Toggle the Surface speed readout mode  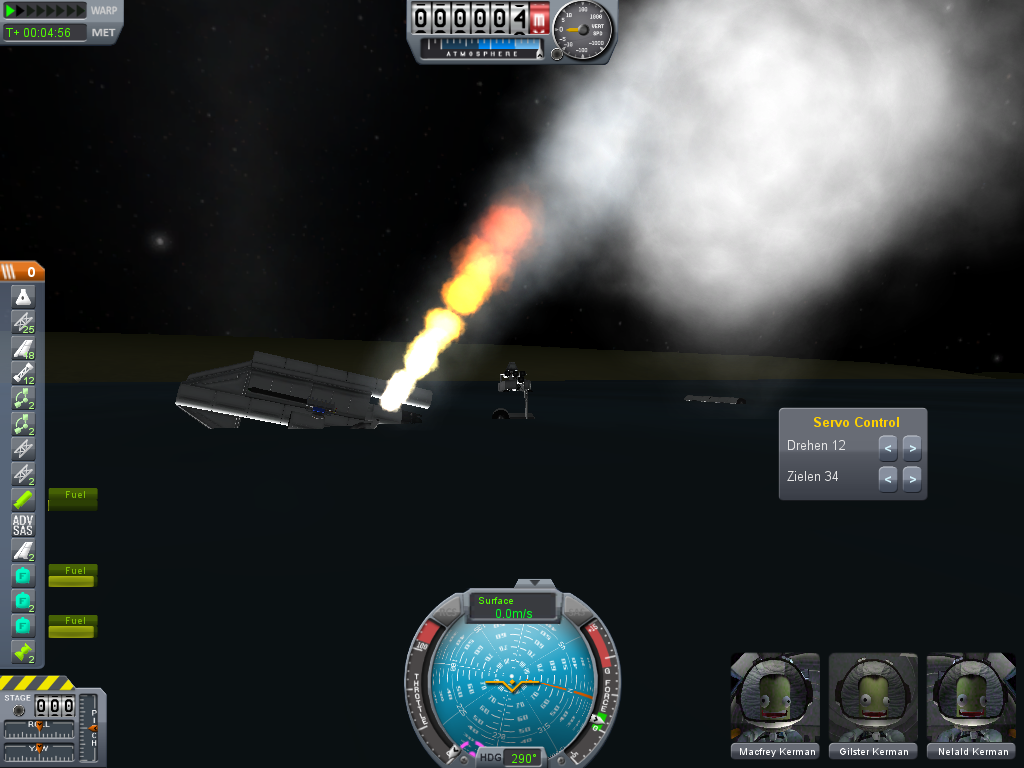[x=513, y=607]
